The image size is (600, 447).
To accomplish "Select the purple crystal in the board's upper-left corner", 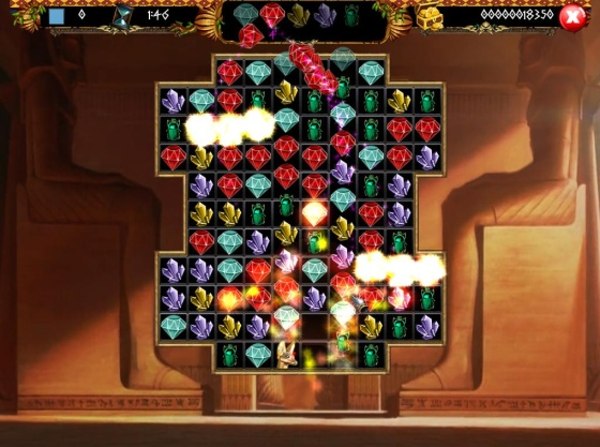I will click(174, 99).
